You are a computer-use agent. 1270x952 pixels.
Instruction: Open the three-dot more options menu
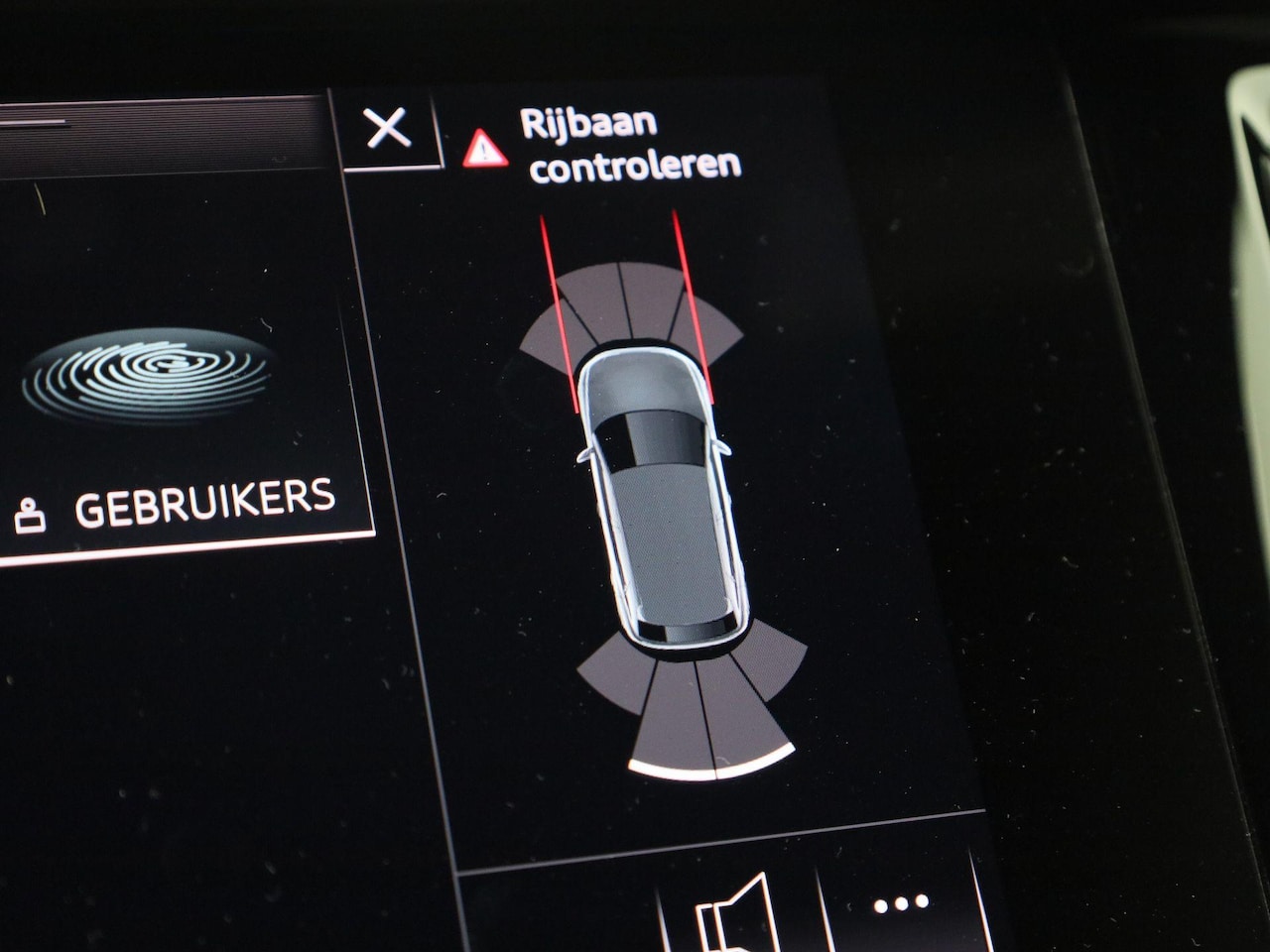coord(901,904)
